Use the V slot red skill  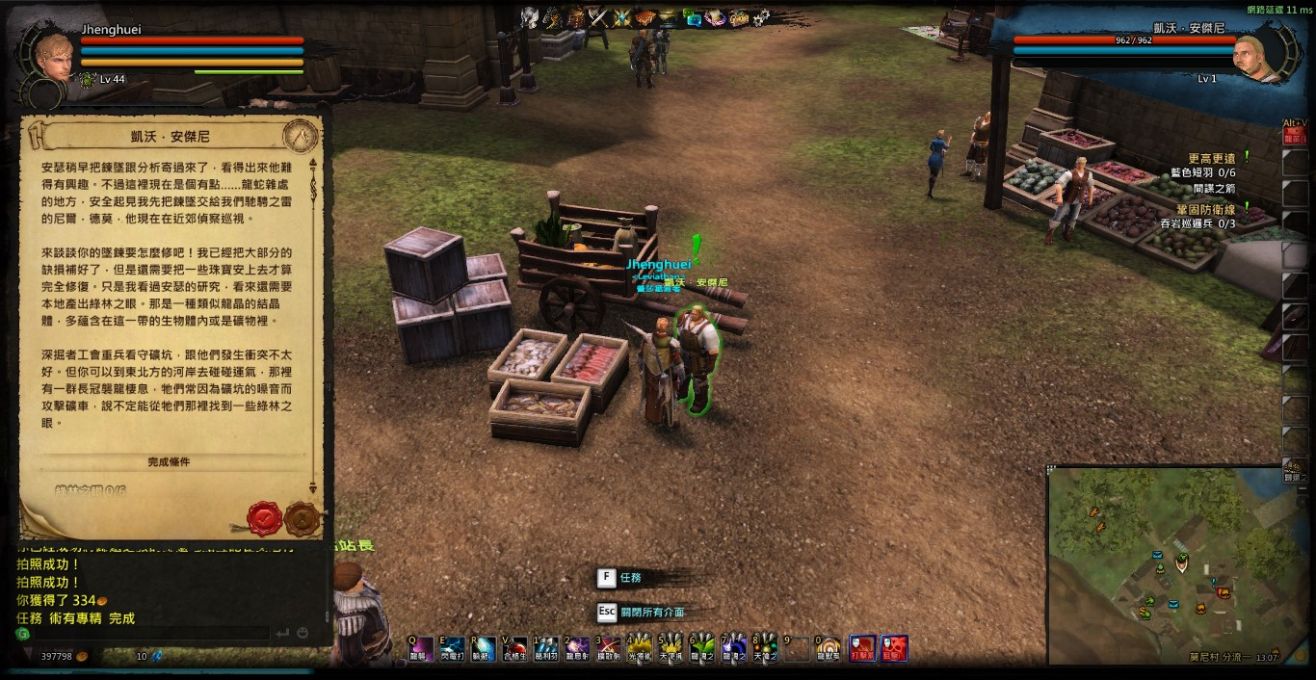[515, 649]
